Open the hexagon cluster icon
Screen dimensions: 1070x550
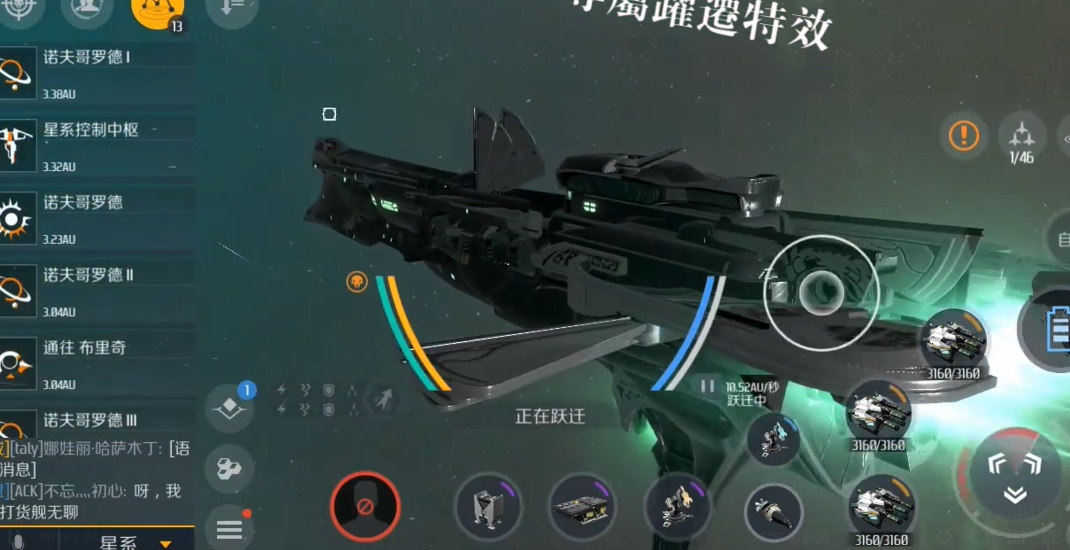229,469
